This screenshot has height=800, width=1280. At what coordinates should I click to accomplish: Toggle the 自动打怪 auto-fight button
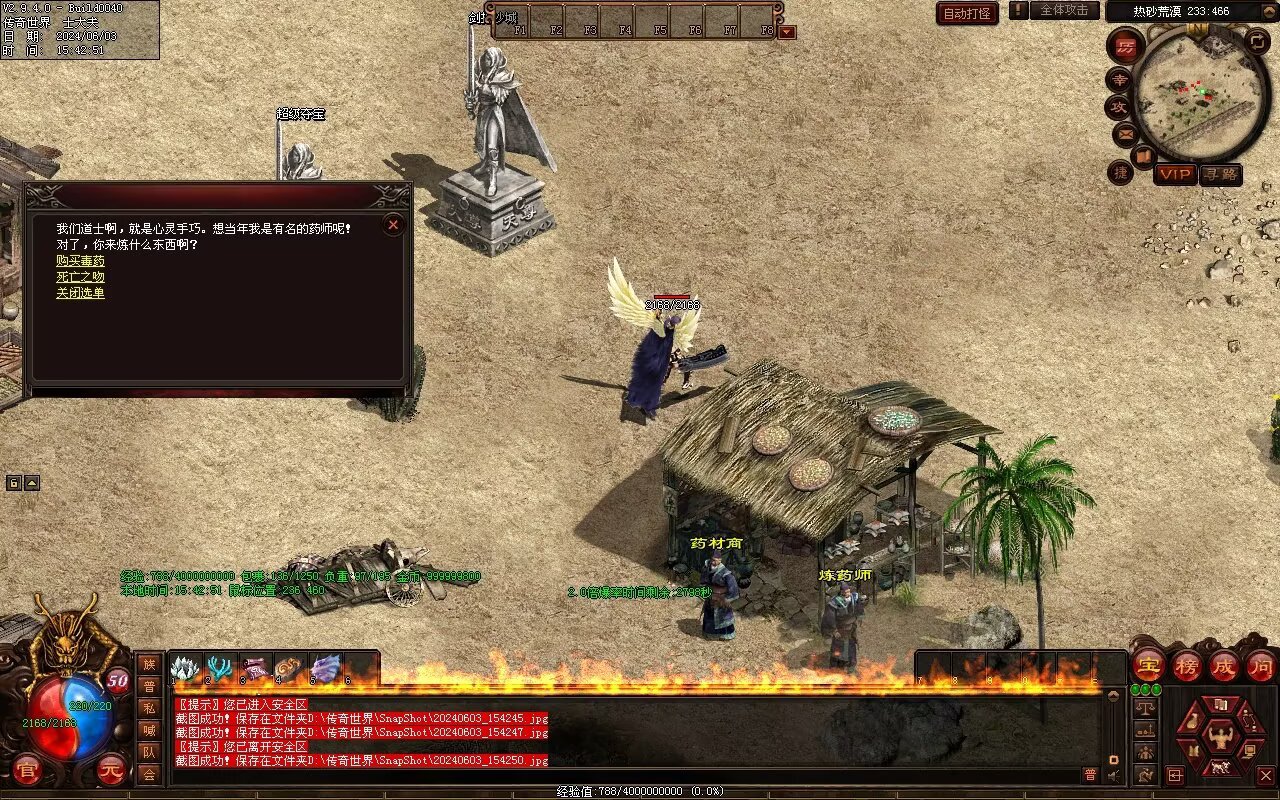click(967, 13)
